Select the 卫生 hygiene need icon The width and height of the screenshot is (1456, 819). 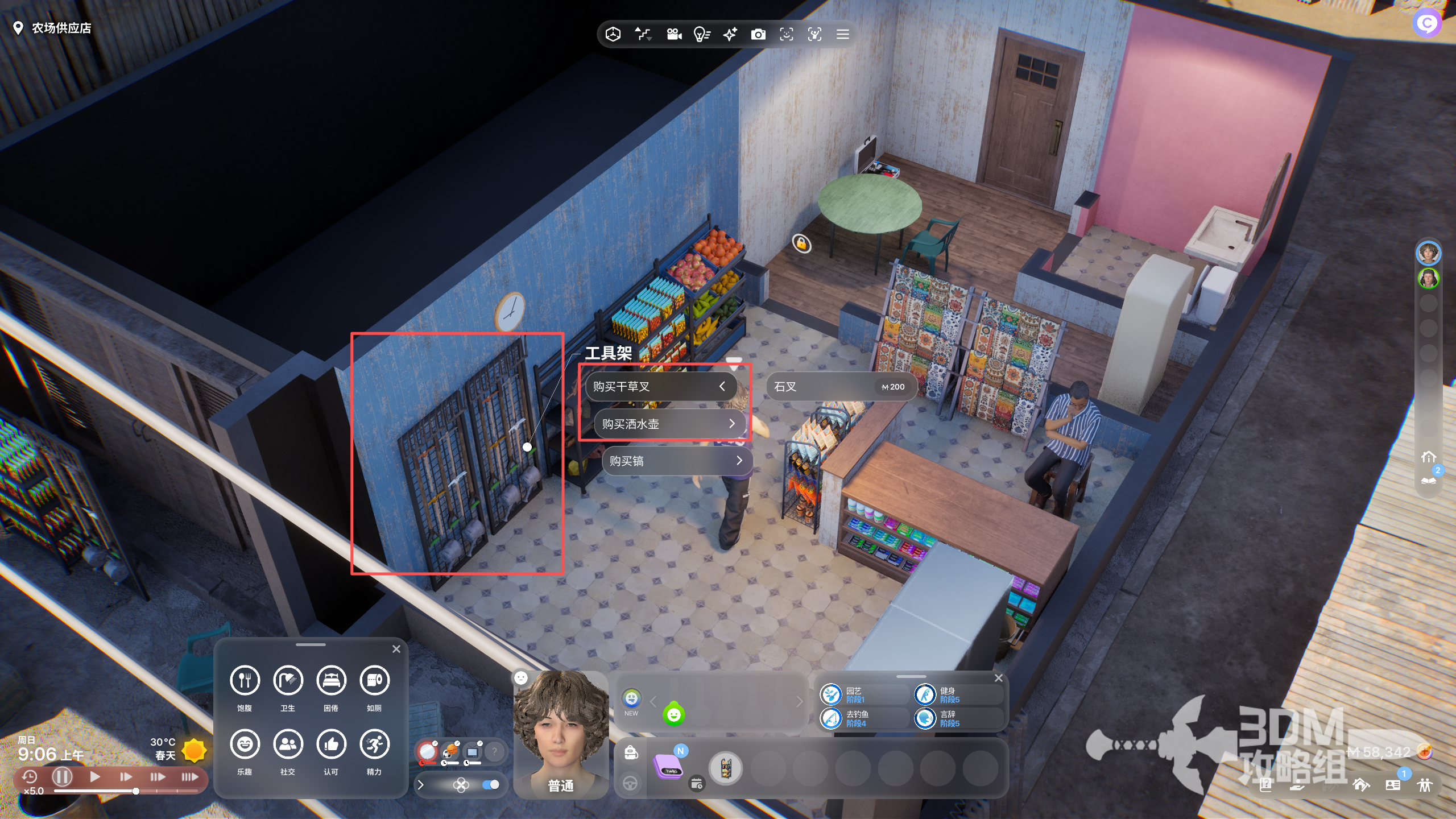tap(288, 681)
